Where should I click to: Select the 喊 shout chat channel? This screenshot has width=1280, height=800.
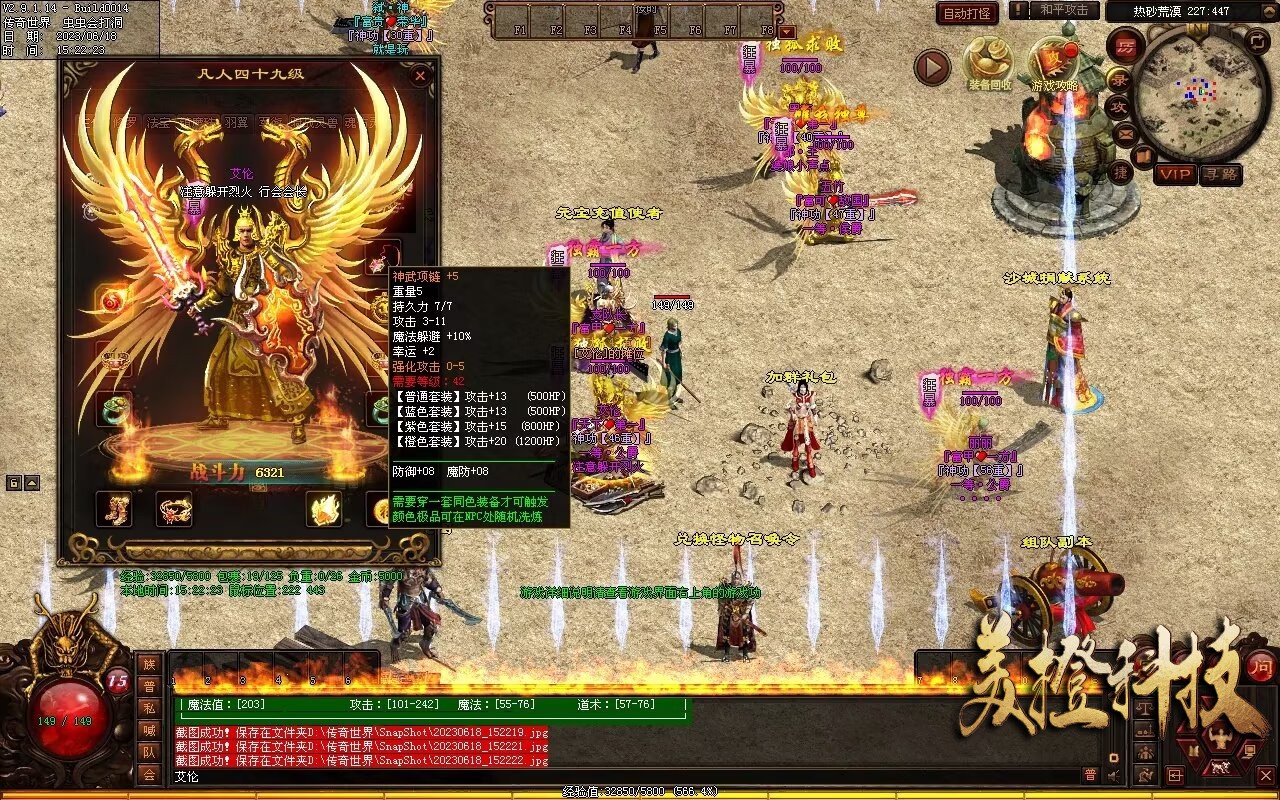pyautogui.click(x=148, y=730)
